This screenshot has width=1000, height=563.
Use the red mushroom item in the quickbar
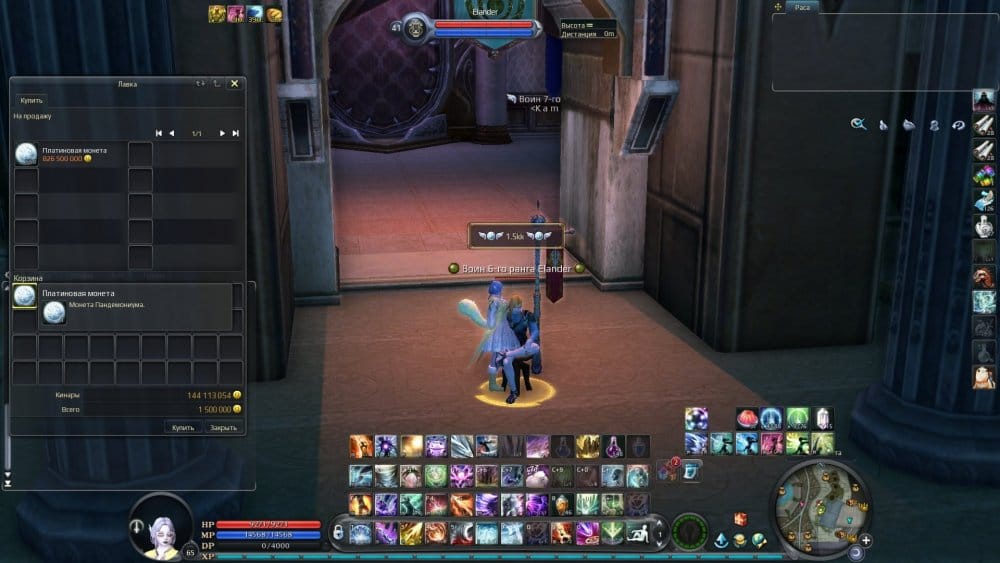pyautogui.click(x=746, y=418)
